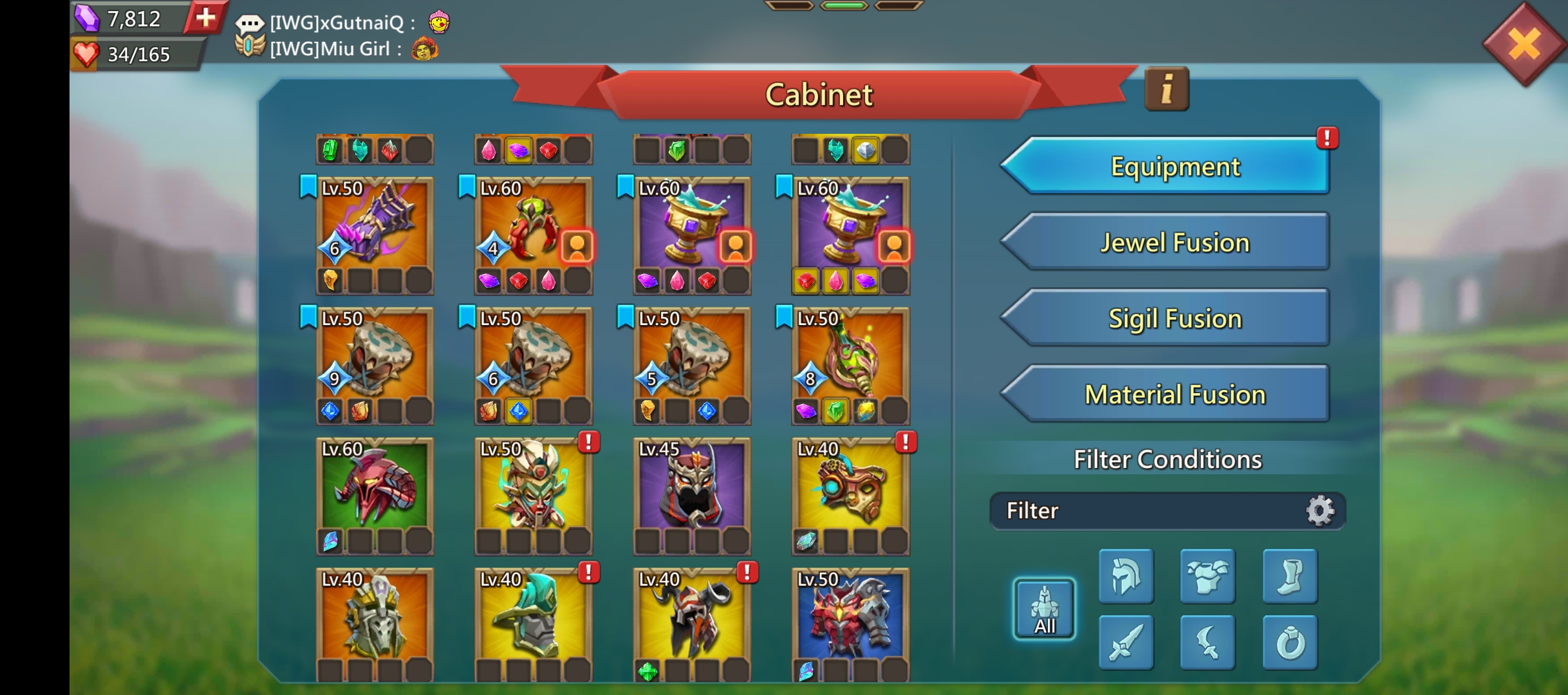Viewport: 1568px width, 695px height.
Task: Select the Lv.60 red dragon helmet
Action: pyautogui.click(x=375, y=484)
